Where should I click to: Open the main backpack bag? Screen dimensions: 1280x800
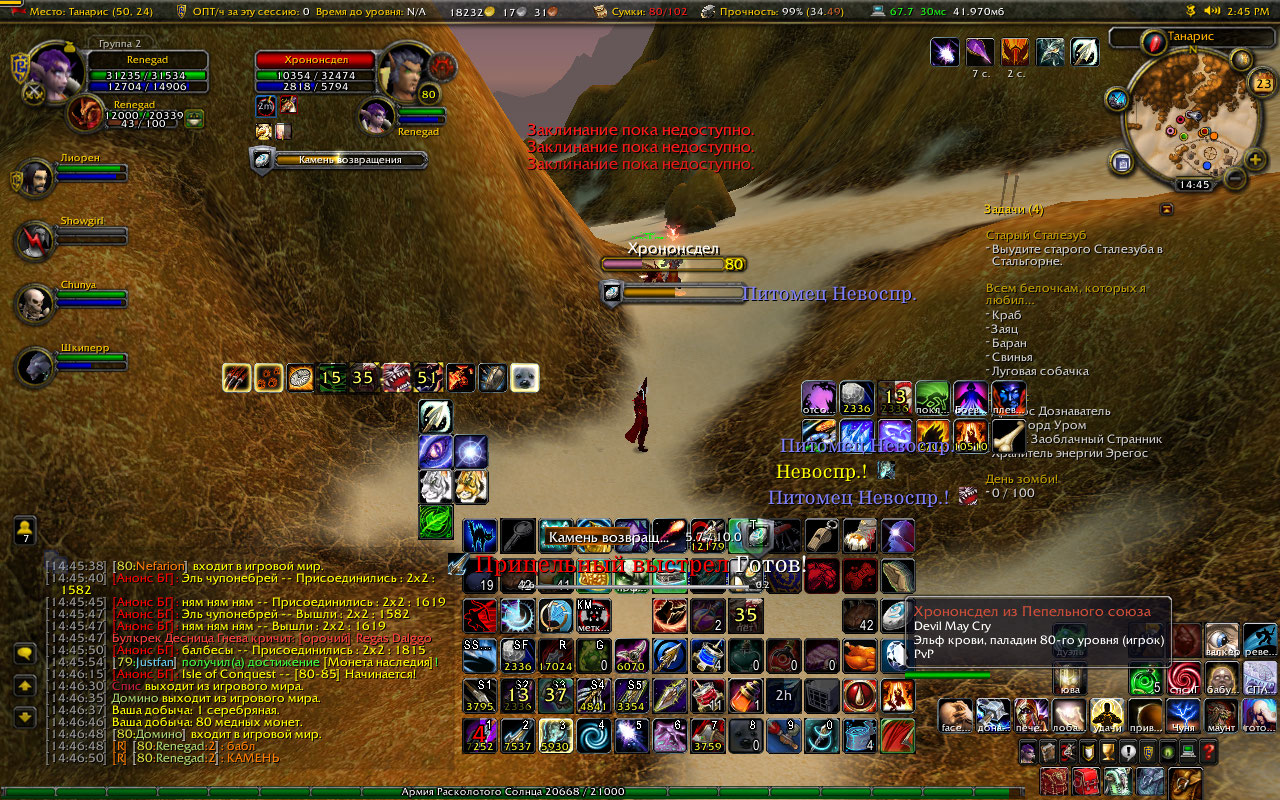point(1186,782)
